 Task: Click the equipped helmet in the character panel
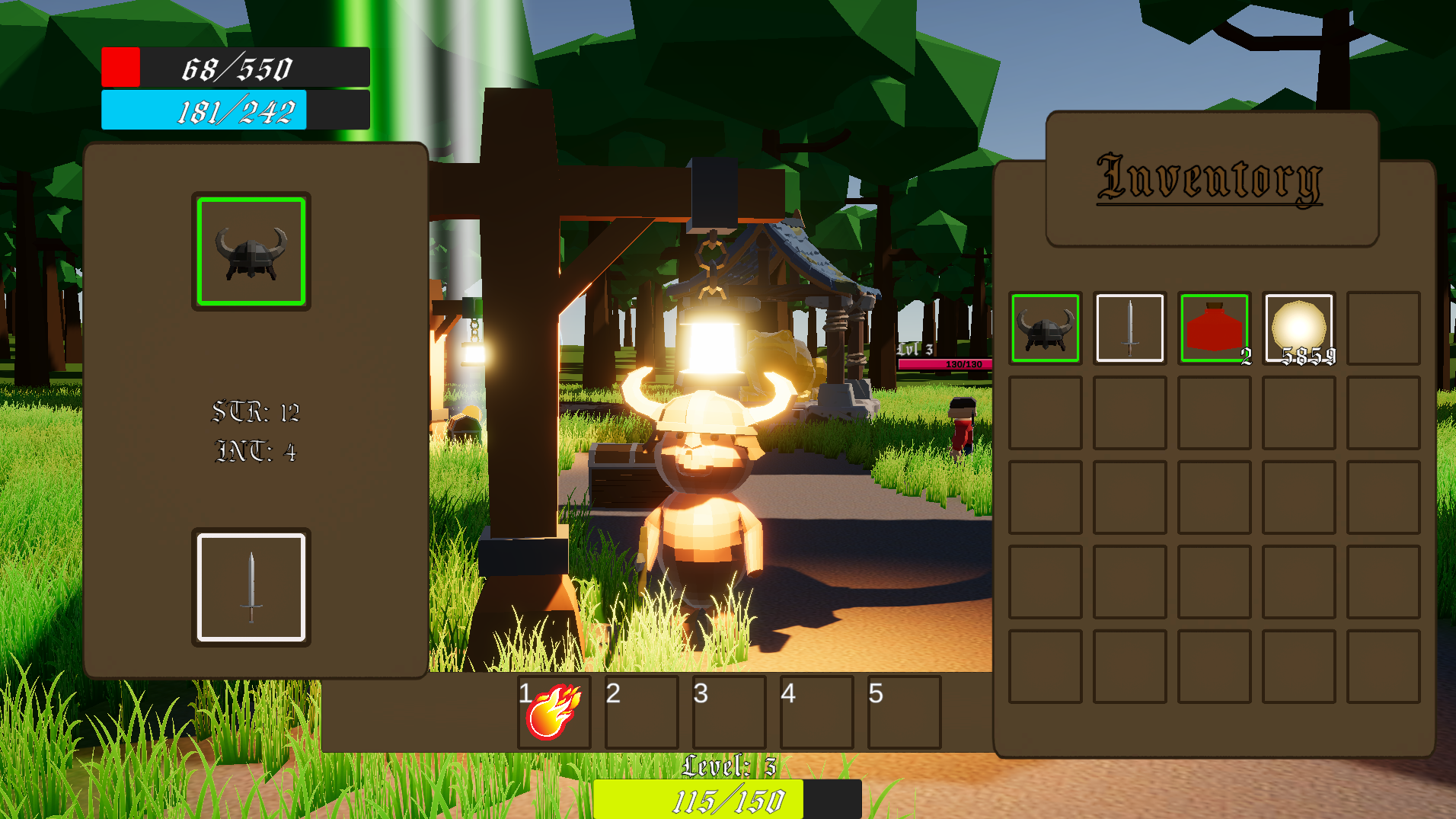[x=251, y=251]
